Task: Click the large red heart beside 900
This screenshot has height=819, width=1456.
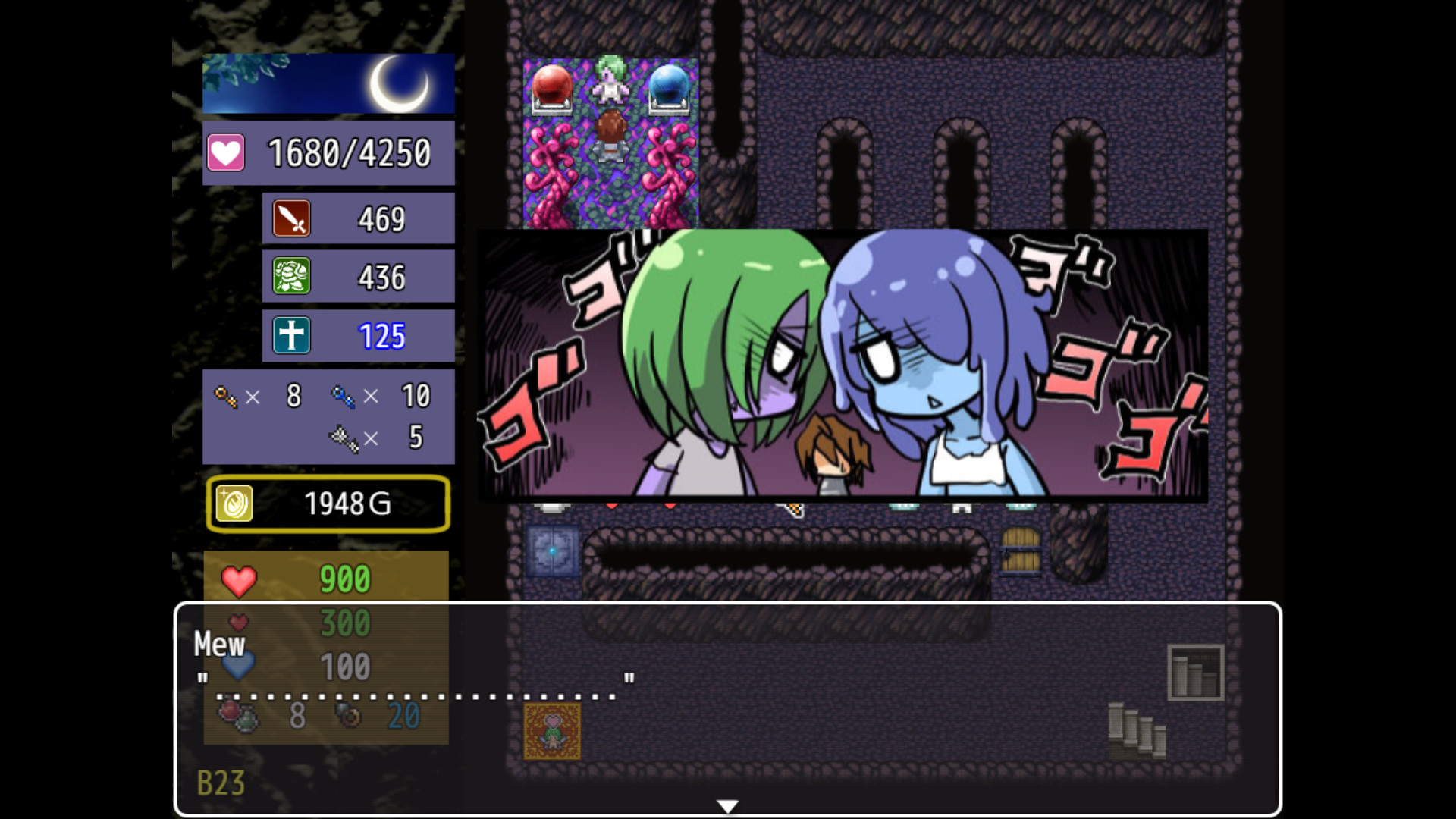Action: [240, 582]
